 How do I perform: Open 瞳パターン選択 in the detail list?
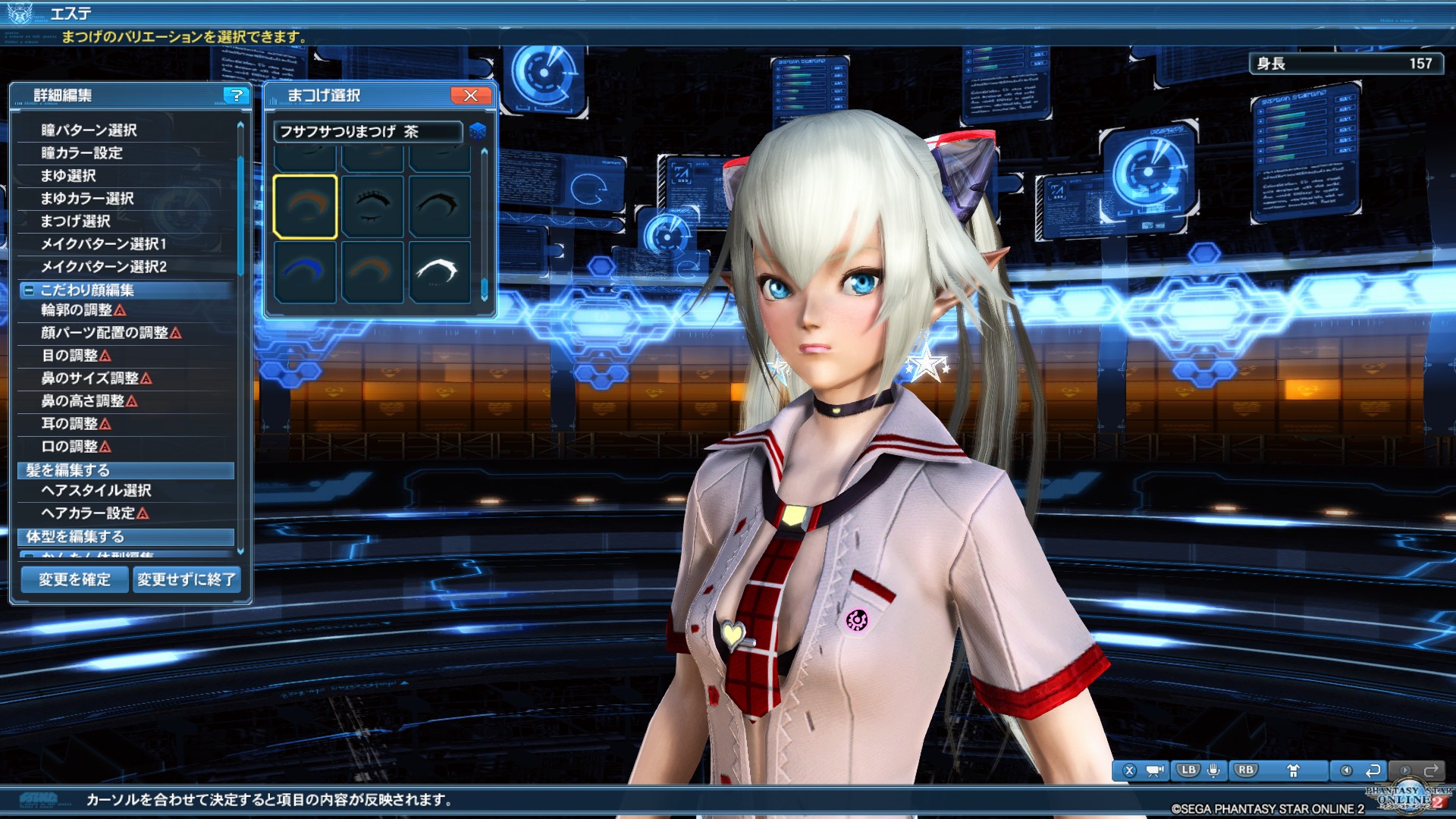click(x=89, y=130)
